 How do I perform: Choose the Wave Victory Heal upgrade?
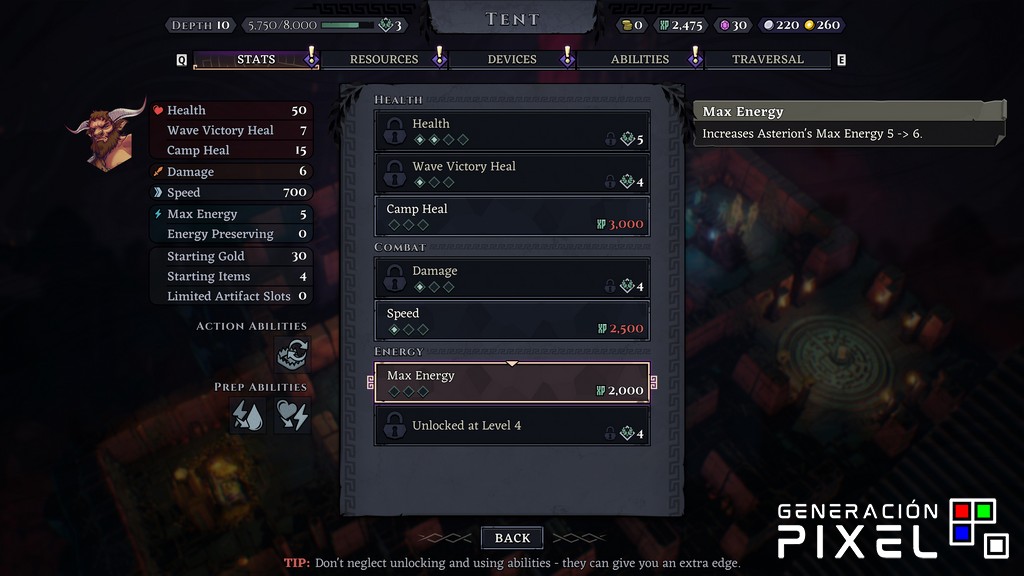click(x=512, y=174)
